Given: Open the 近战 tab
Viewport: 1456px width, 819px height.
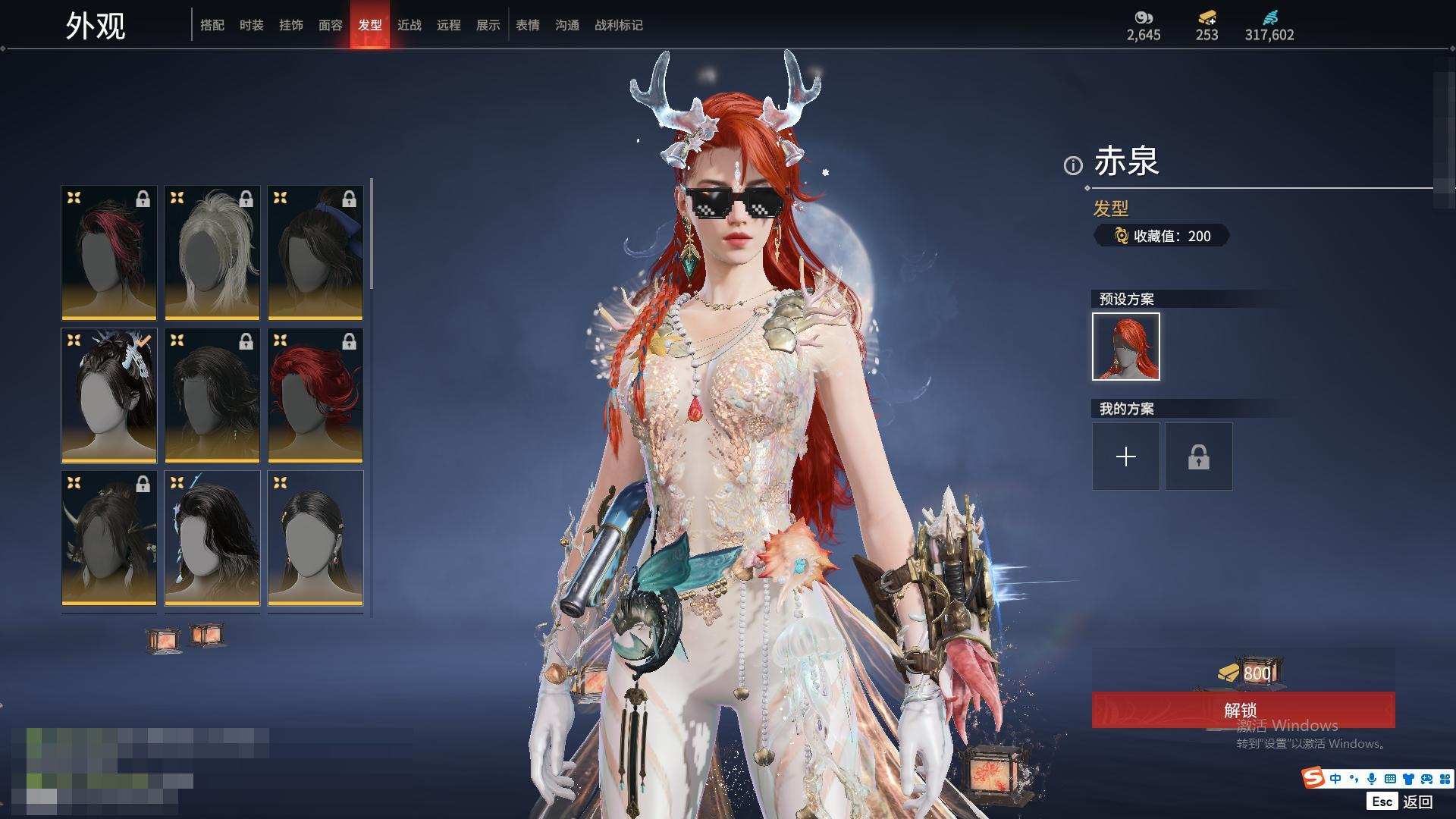Looking at the screenshot, I should [409, 25].
